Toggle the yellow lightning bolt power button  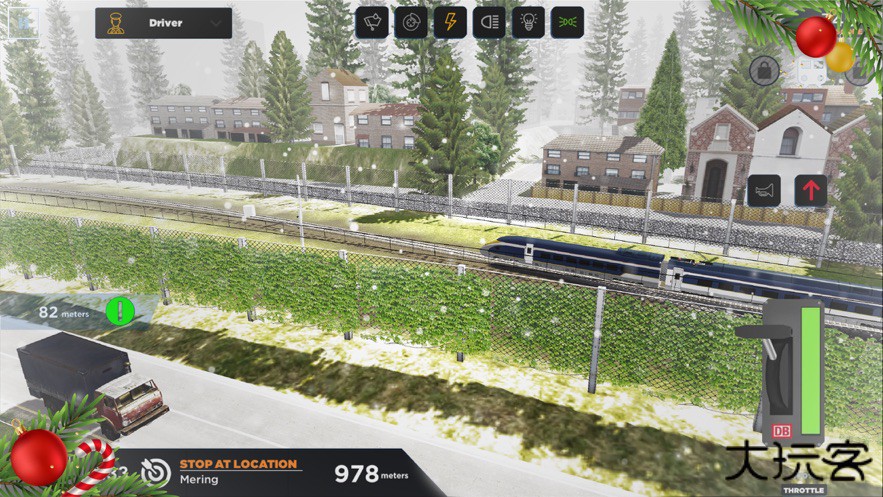point(450,22)
